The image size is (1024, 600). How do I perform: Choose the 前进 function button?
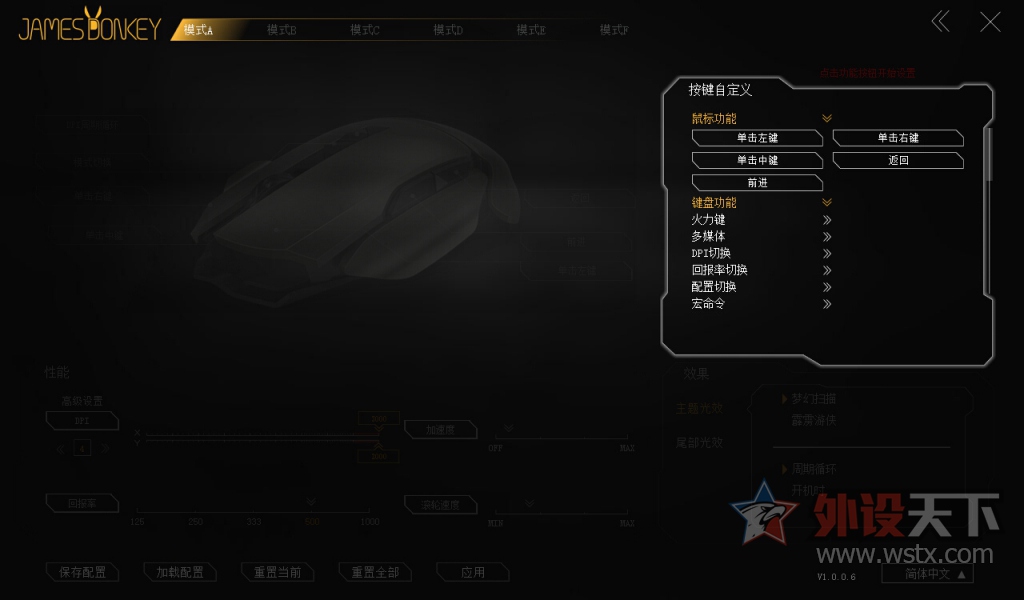click(757, 183)
